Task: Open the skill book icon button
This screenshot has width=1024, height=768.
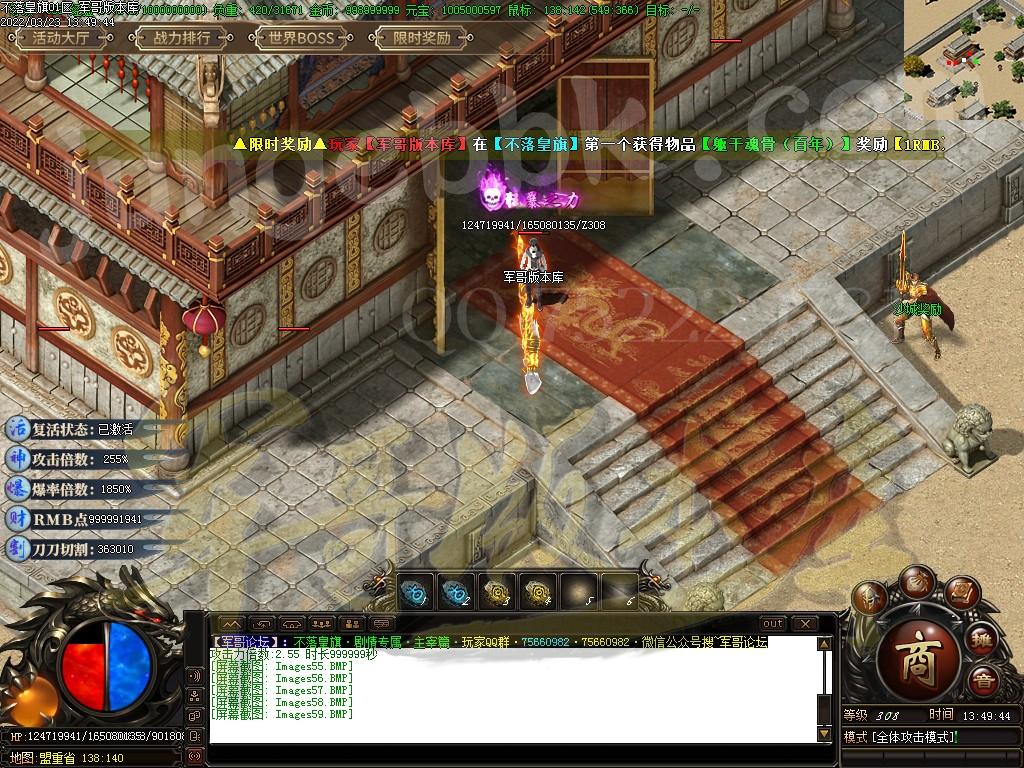Action: click(960, 592)
